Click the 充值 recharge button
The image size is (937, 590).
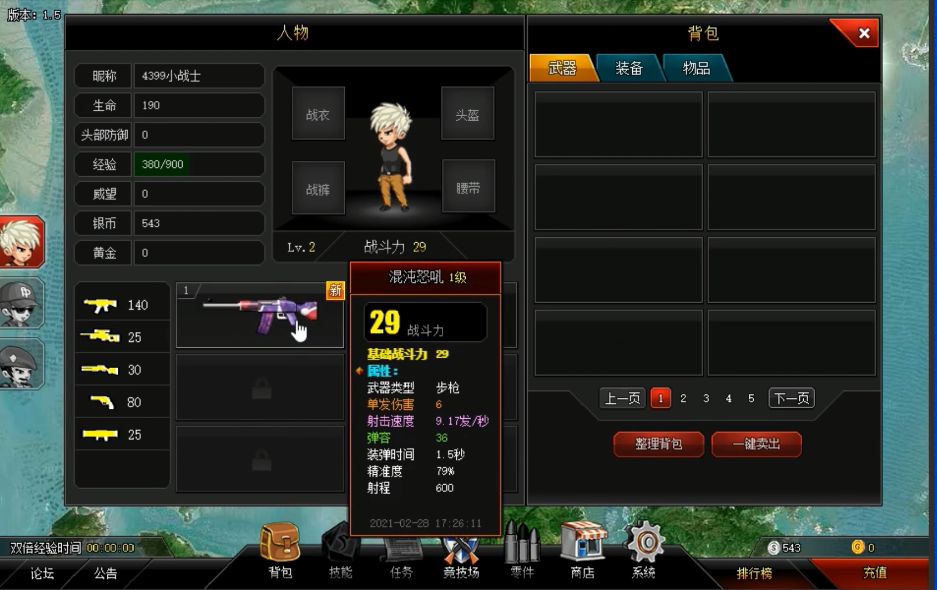coord(874,573)
